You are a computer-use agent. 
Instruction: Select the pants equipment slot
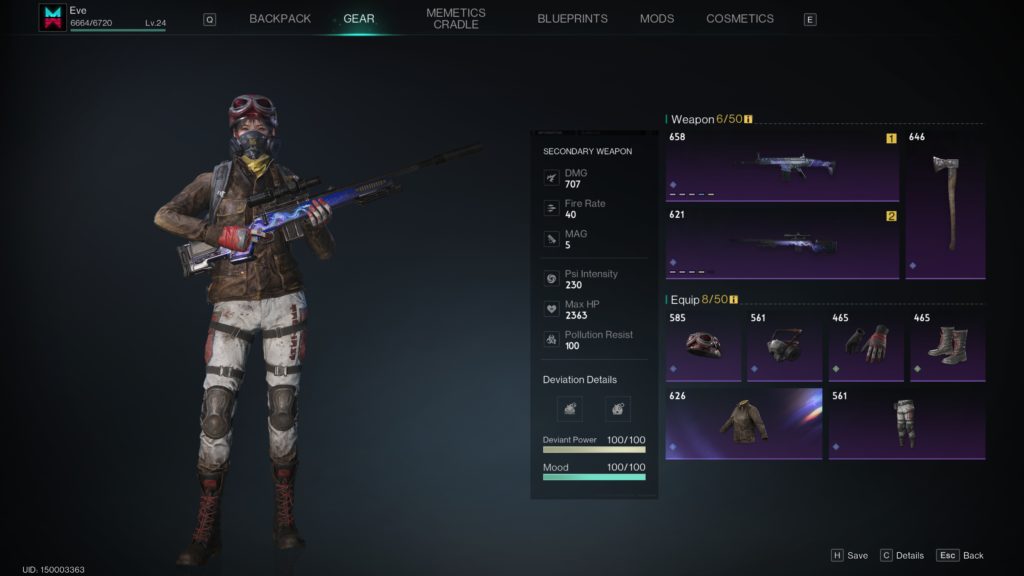coord(906,423)
